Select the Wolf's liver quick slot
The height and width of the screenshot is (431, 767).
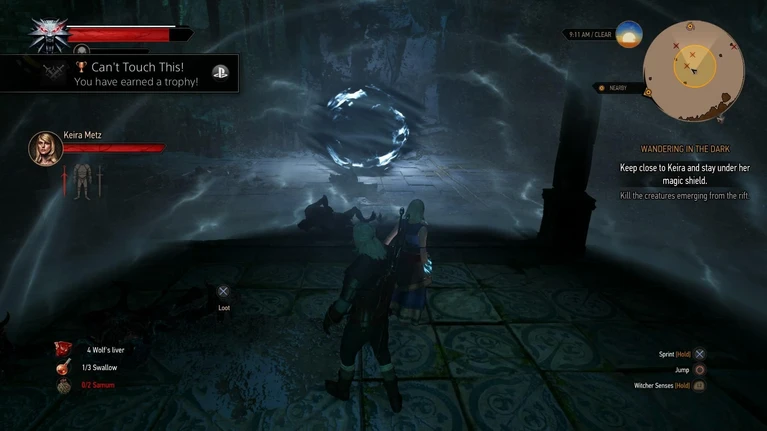(64, 349)
